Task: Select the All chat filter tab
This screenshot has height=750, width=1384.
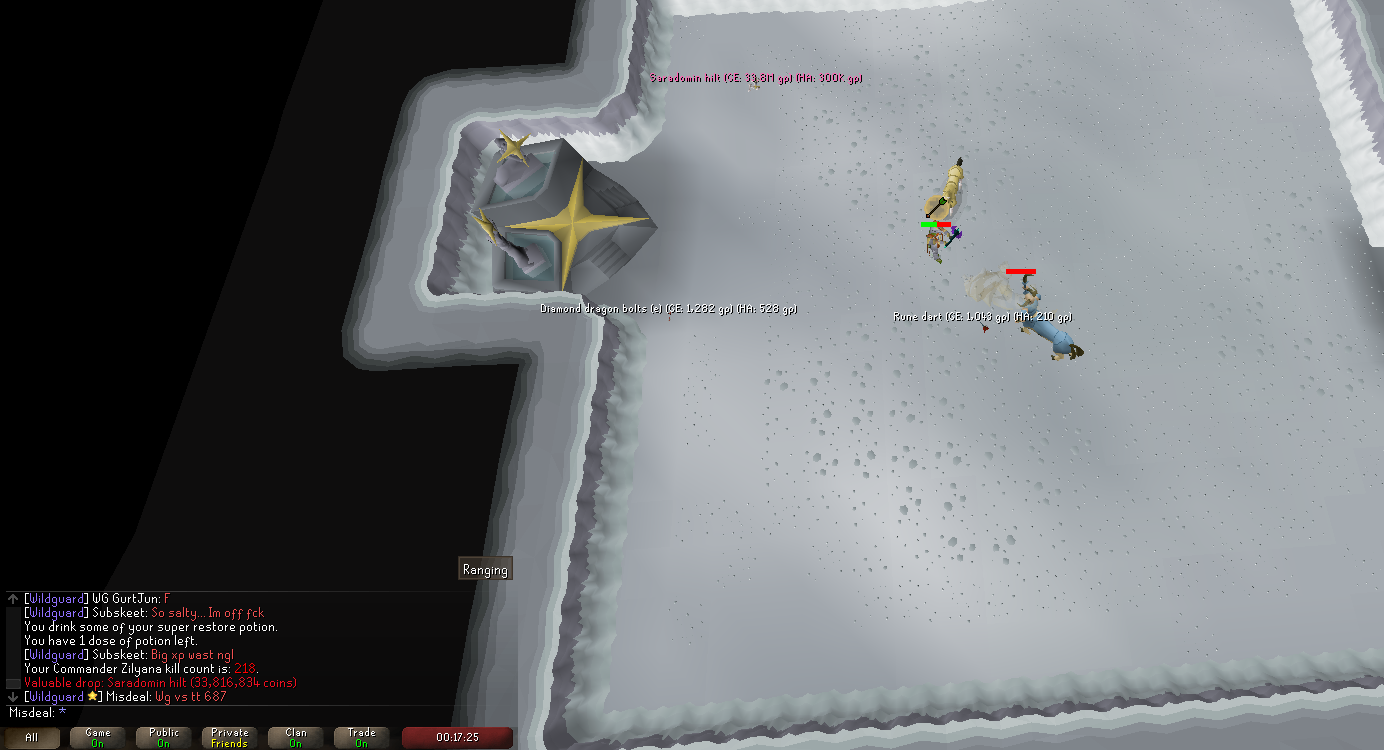Action: click(x=32, y=738)
